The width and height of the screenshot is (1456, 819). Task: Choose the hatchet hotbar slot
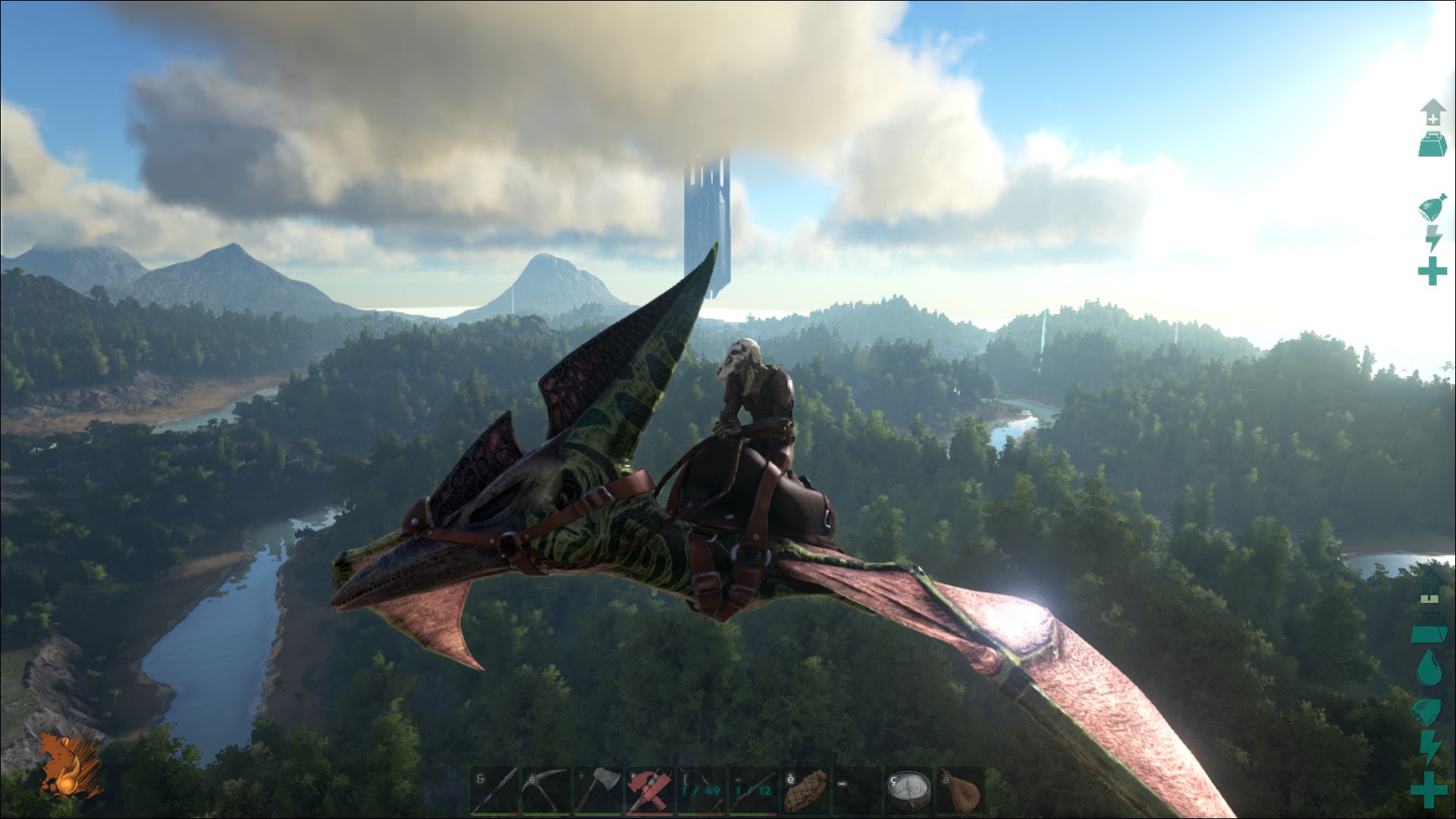(598, 791)
